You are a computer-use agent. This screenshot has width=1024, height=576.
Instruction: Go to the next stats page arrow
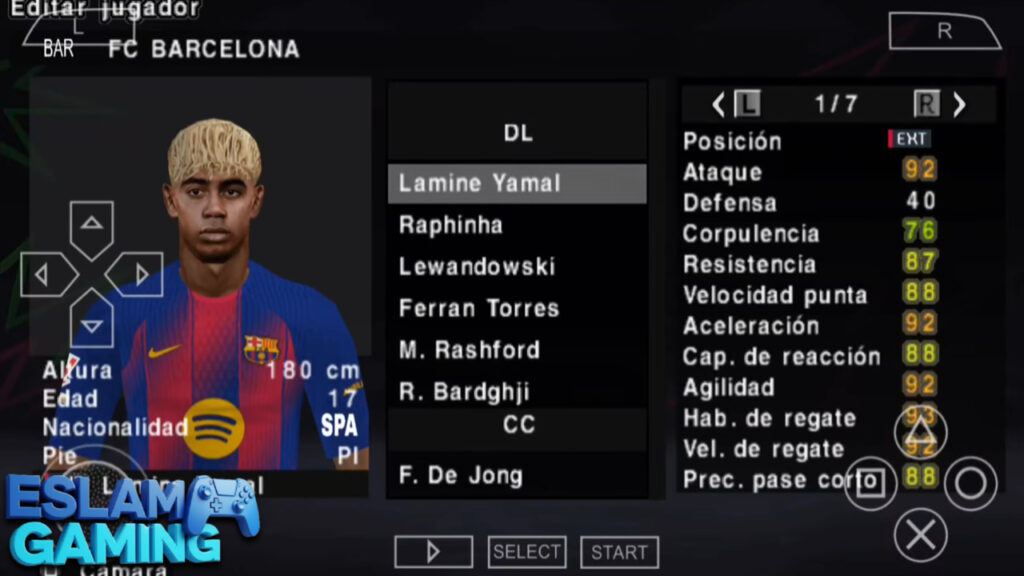click(x=959, y=104)
